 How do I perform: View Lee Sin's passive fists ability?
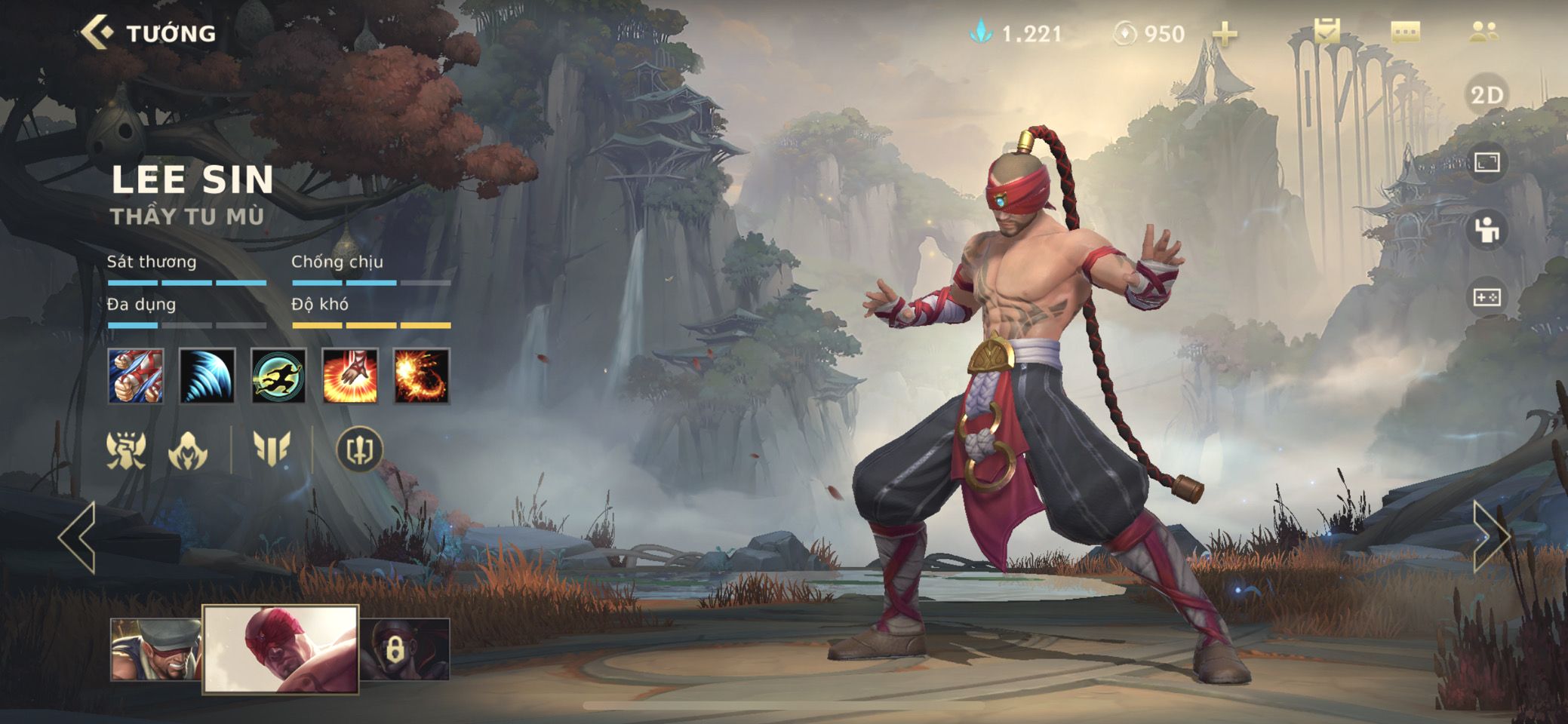pos(136,376)
